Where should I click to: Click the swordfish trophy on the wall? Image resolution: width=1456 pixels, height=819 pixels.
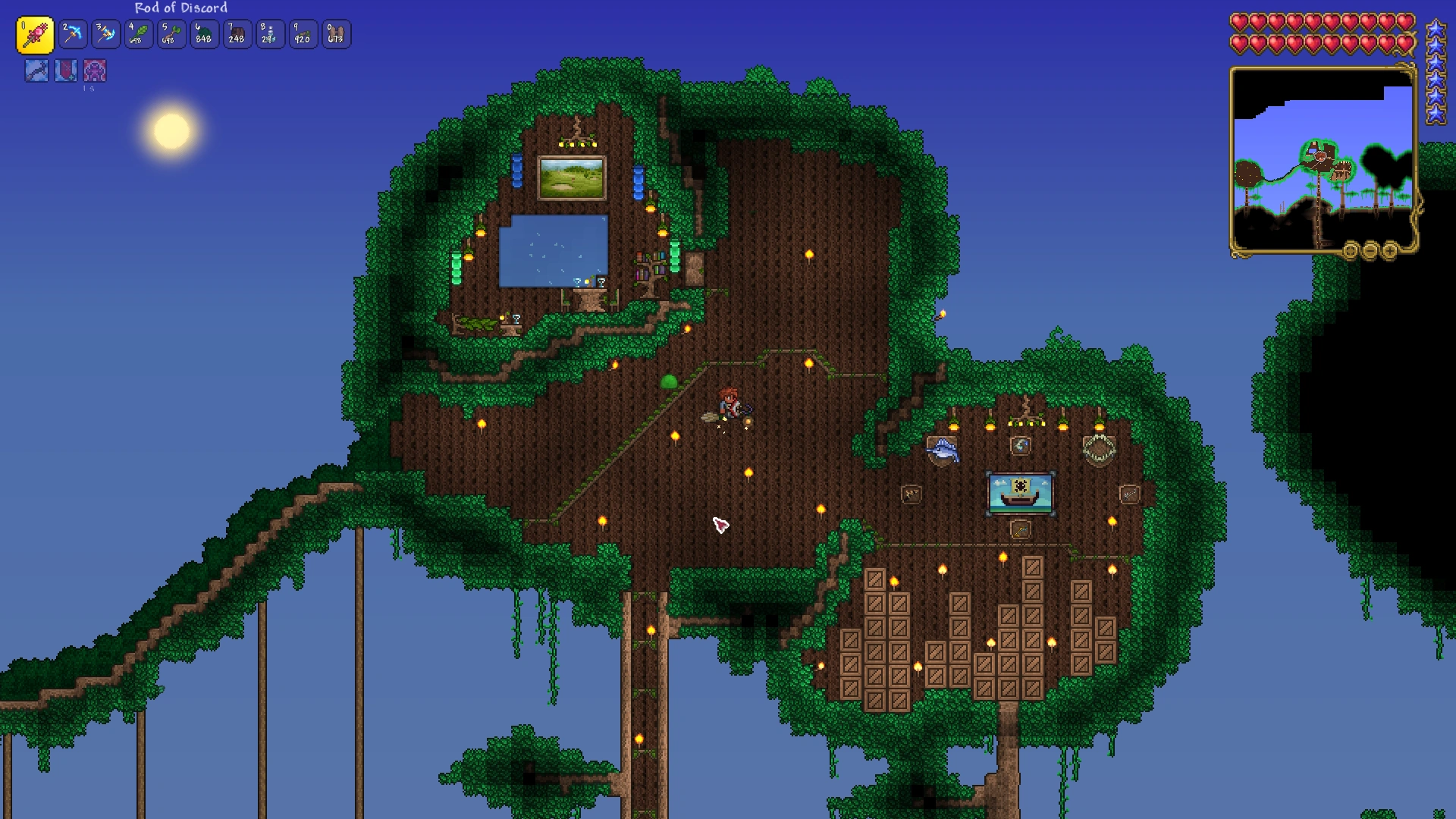click(942, 449)
